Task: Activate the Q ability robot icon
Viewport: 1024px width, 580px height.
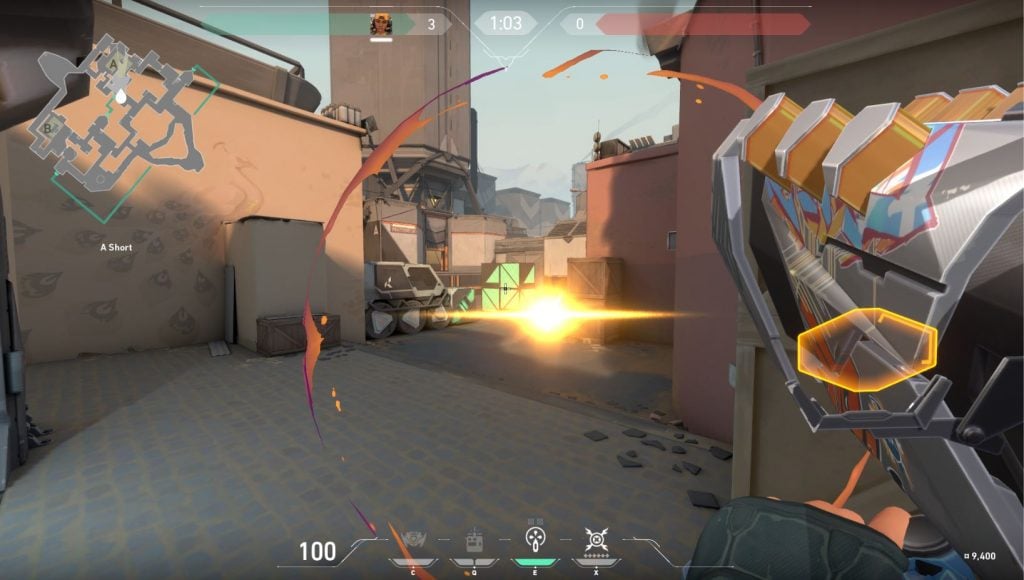Action: (474, 542)
